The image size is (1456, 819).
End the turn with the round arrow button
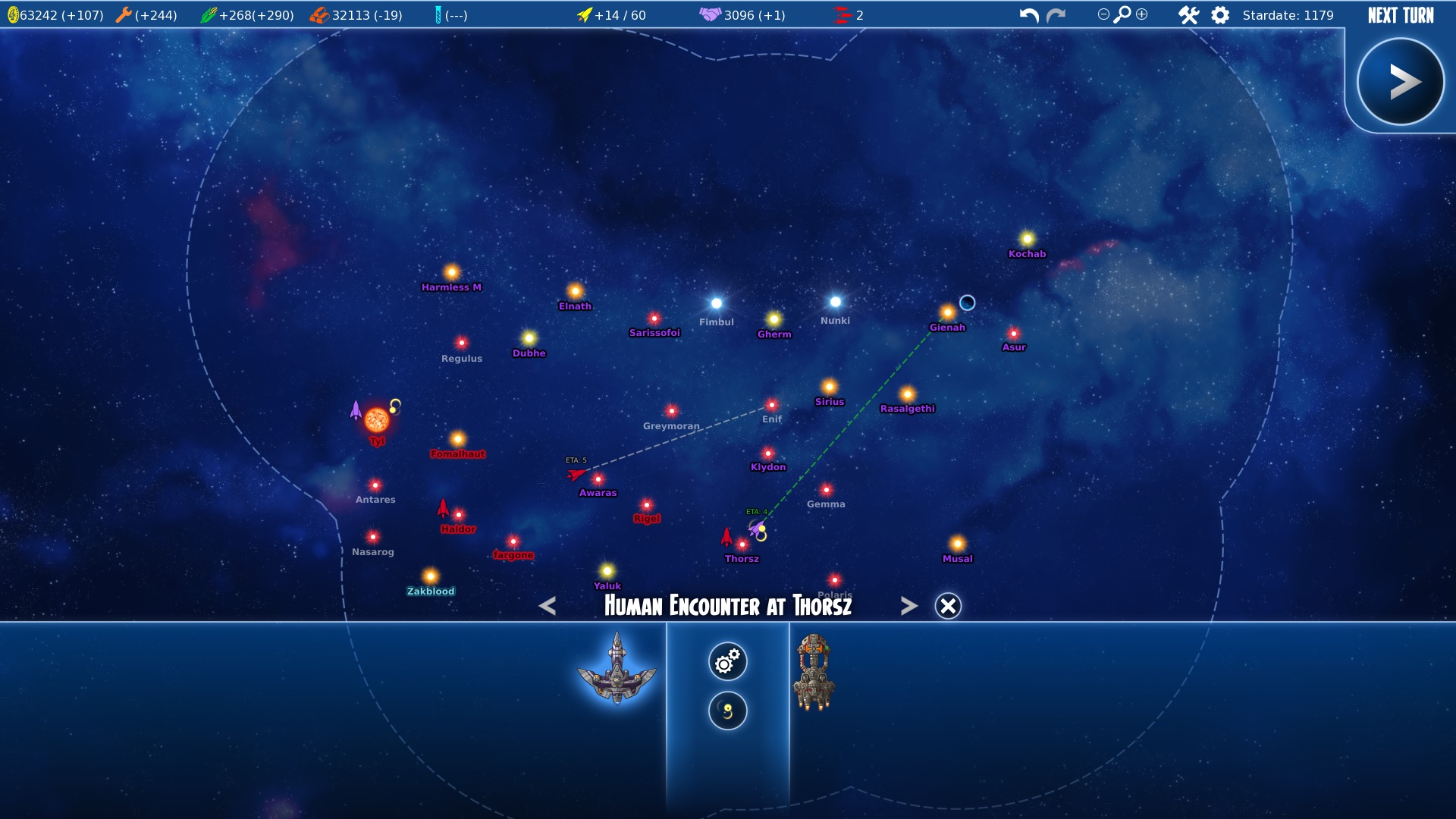pyautogui.click(x=1400, y=82)
